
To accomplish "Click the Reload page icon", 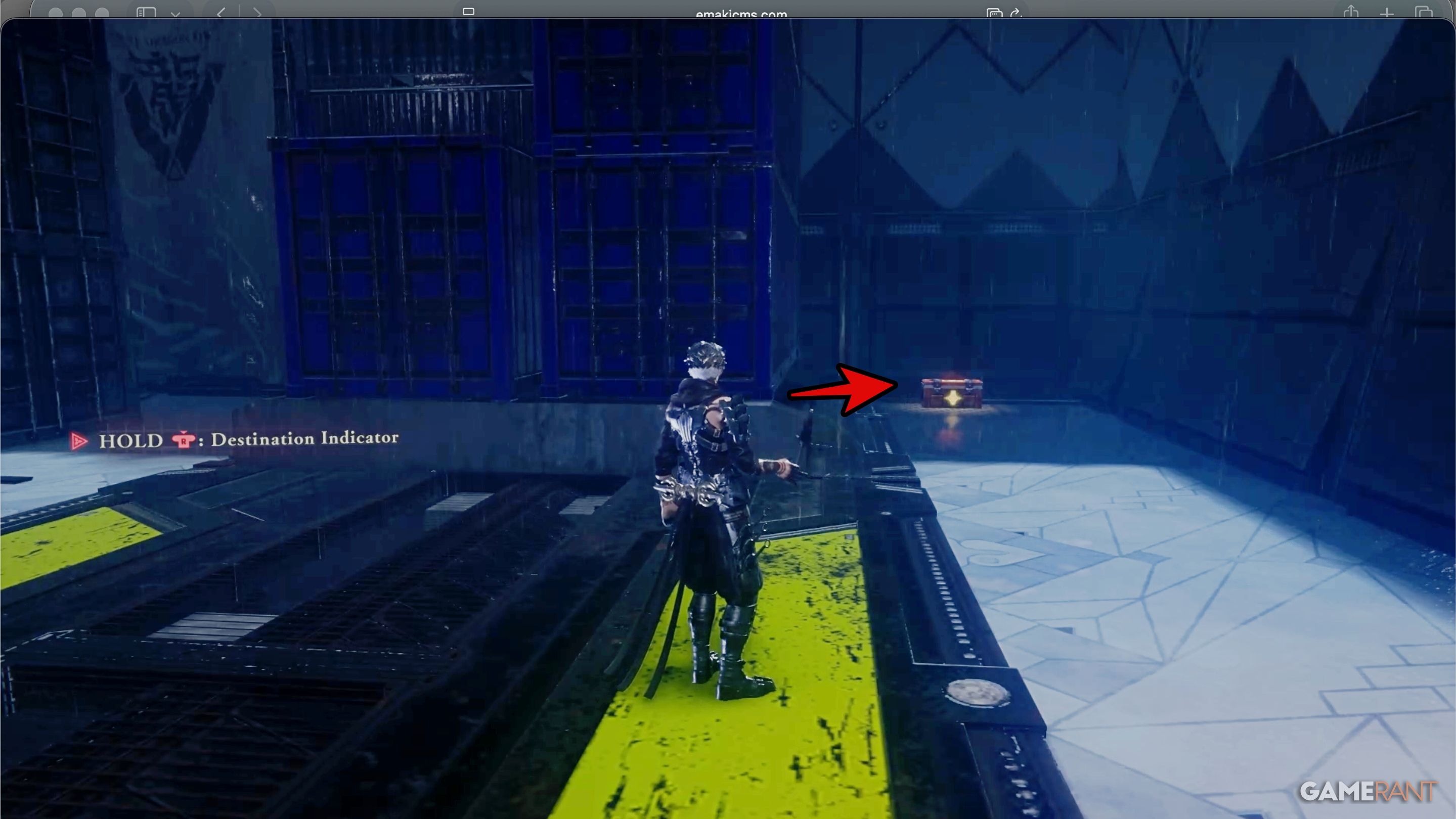I will [x=1017, y=13].
